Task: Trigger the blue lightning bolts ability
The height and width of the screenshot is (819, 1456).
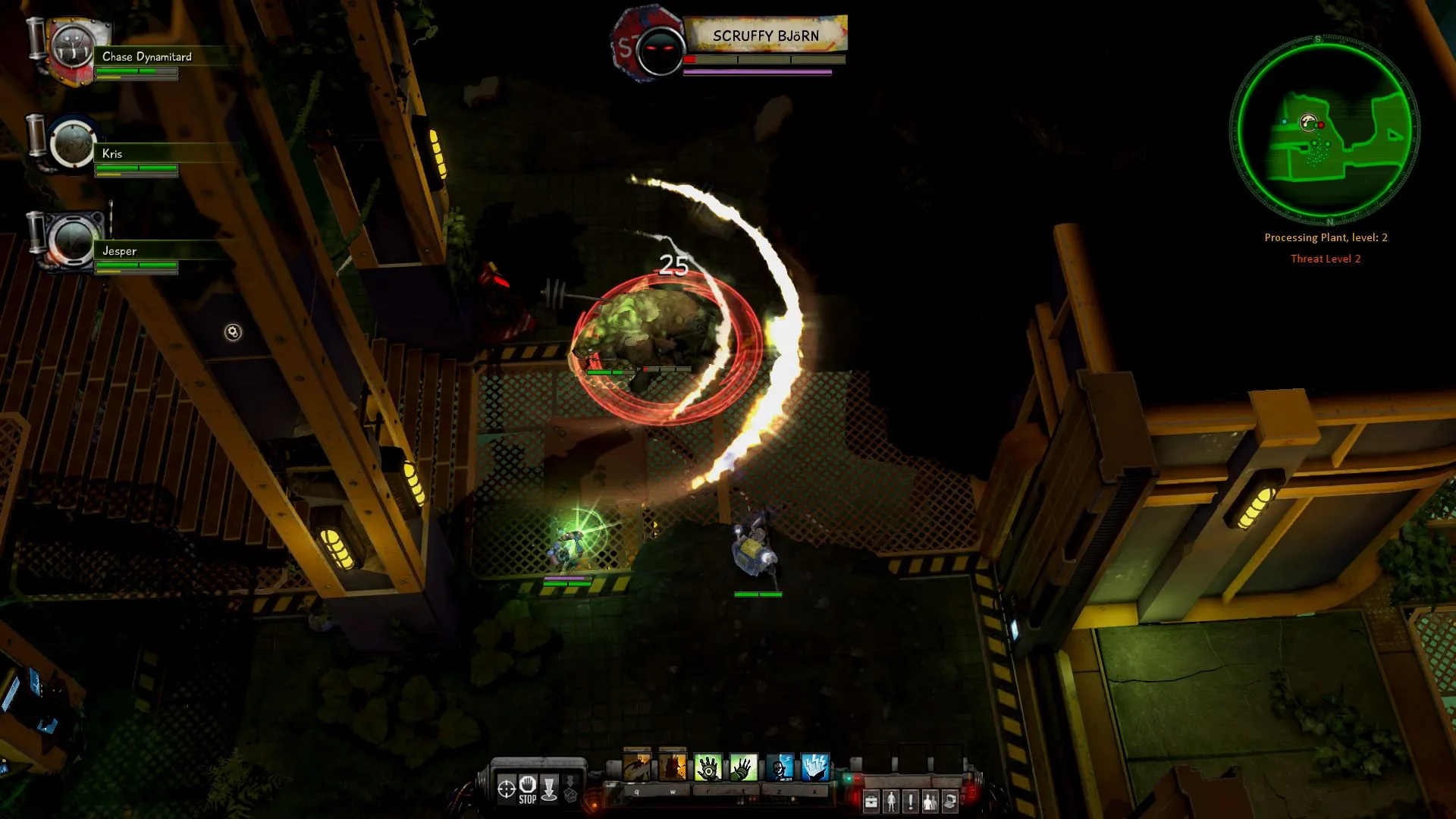Action: click(815, 767)
